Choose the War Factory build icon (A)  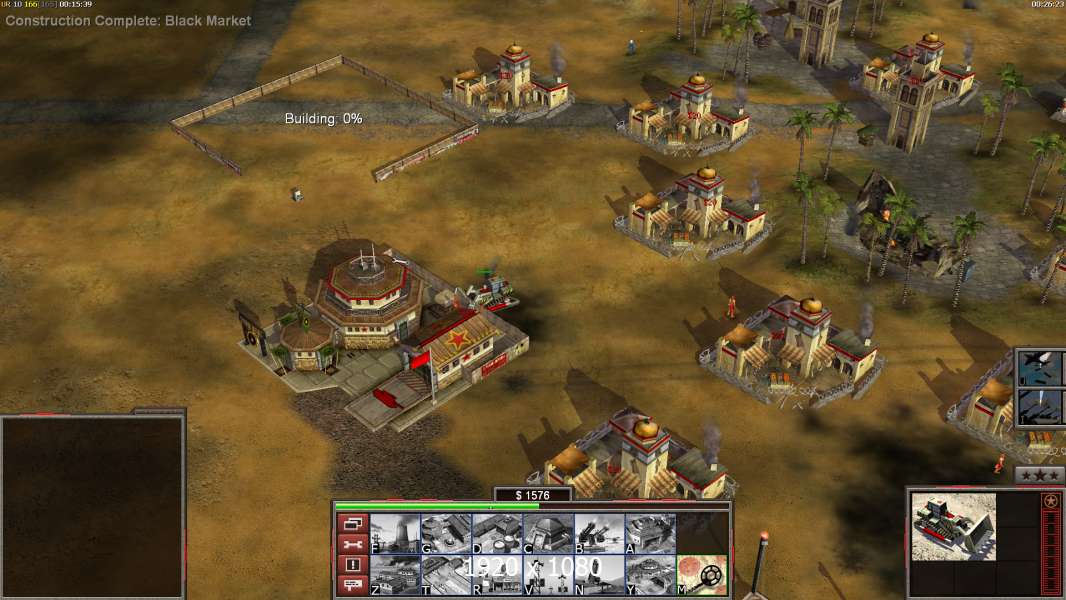650,533
